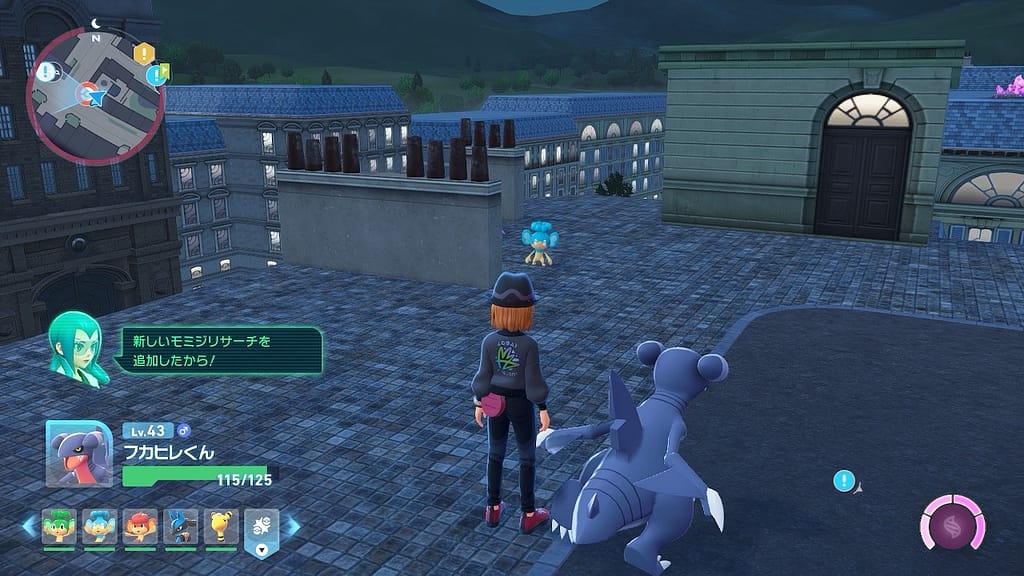This screenshot has width=1024, height=576.
Task: Choose the Lucario party slot
Action: pos(181,526)
